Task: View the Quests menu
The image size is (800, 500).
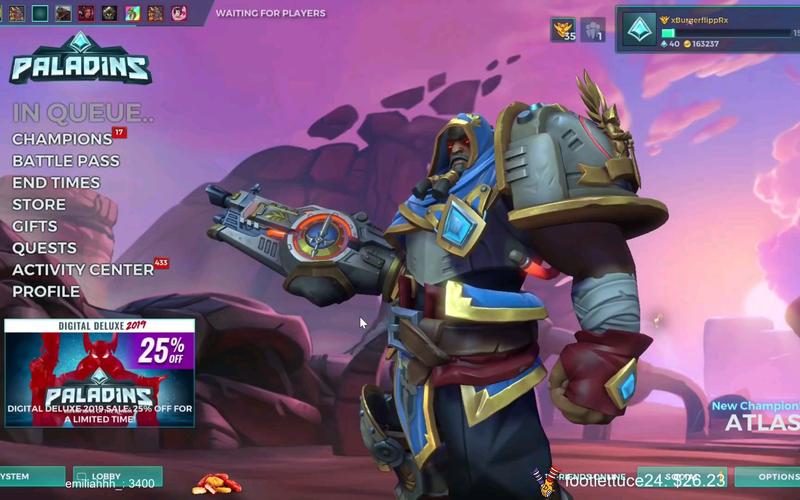Action: click(x=44, y=248)
